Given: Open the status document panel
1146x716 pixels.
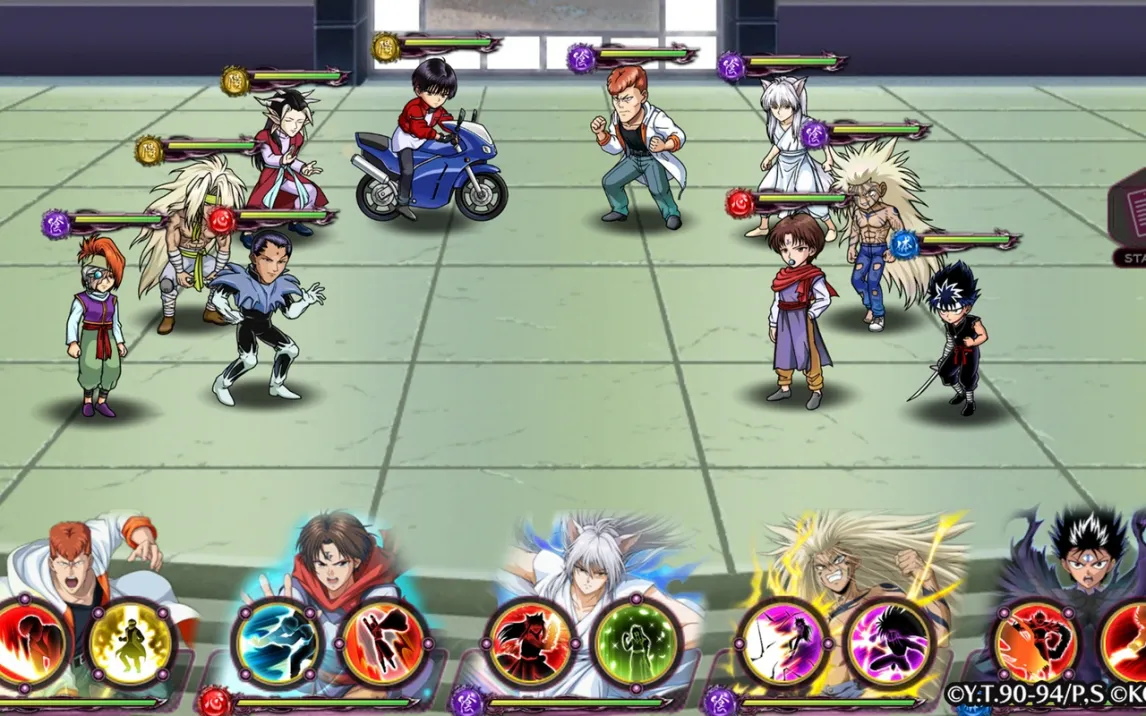Looking at the screenshot, I should pyautogui.click(x=1128, y=219).
